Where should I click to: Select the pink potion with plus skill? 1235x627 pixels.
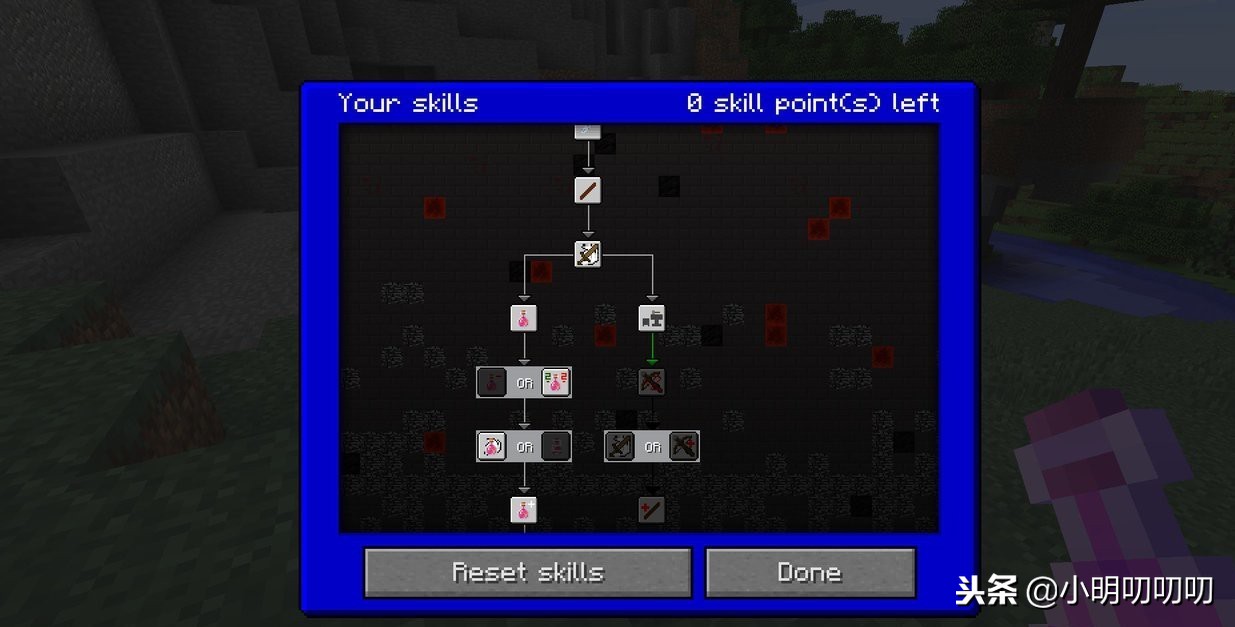pyautogui.click(x=523, y=510)
